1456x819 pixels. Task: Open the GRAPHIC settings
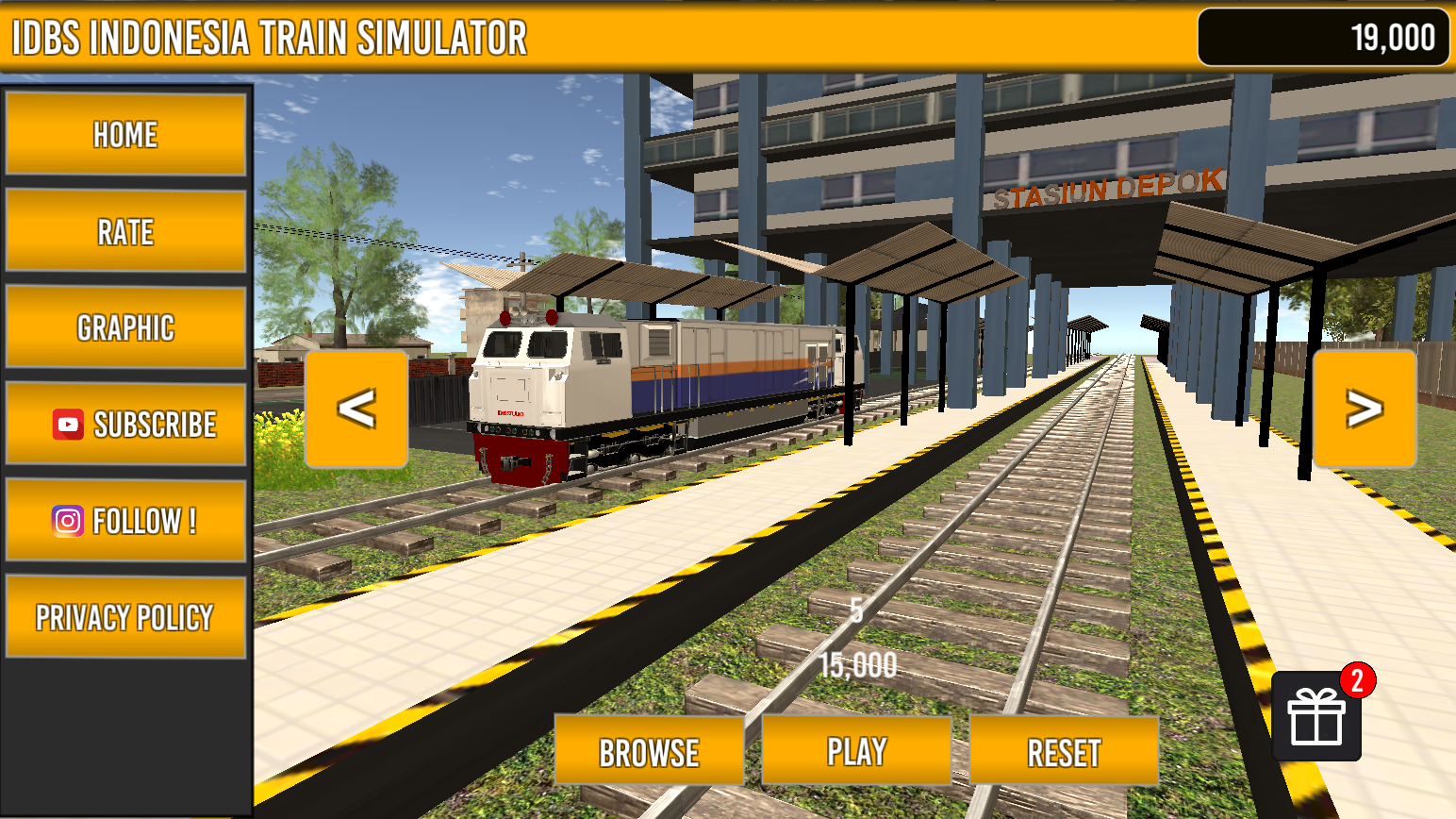pyautogui.click(x=125, y=328)
